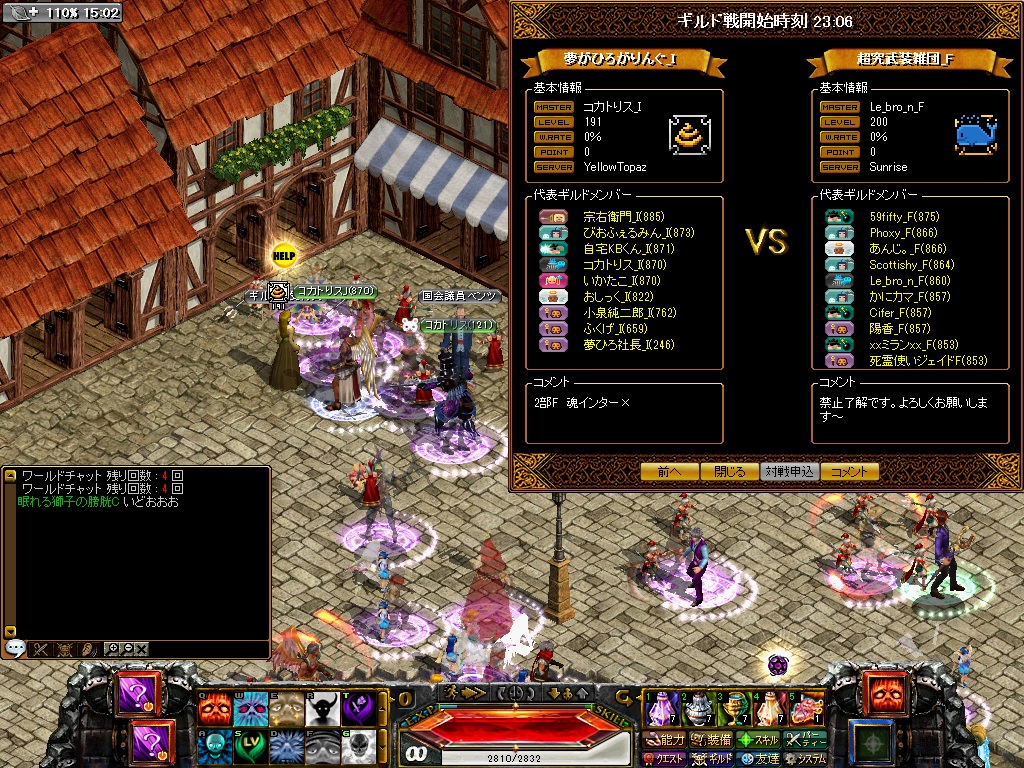Activate the red demon mask skill on Q
1024x768 pixels.
coord(214,709)
